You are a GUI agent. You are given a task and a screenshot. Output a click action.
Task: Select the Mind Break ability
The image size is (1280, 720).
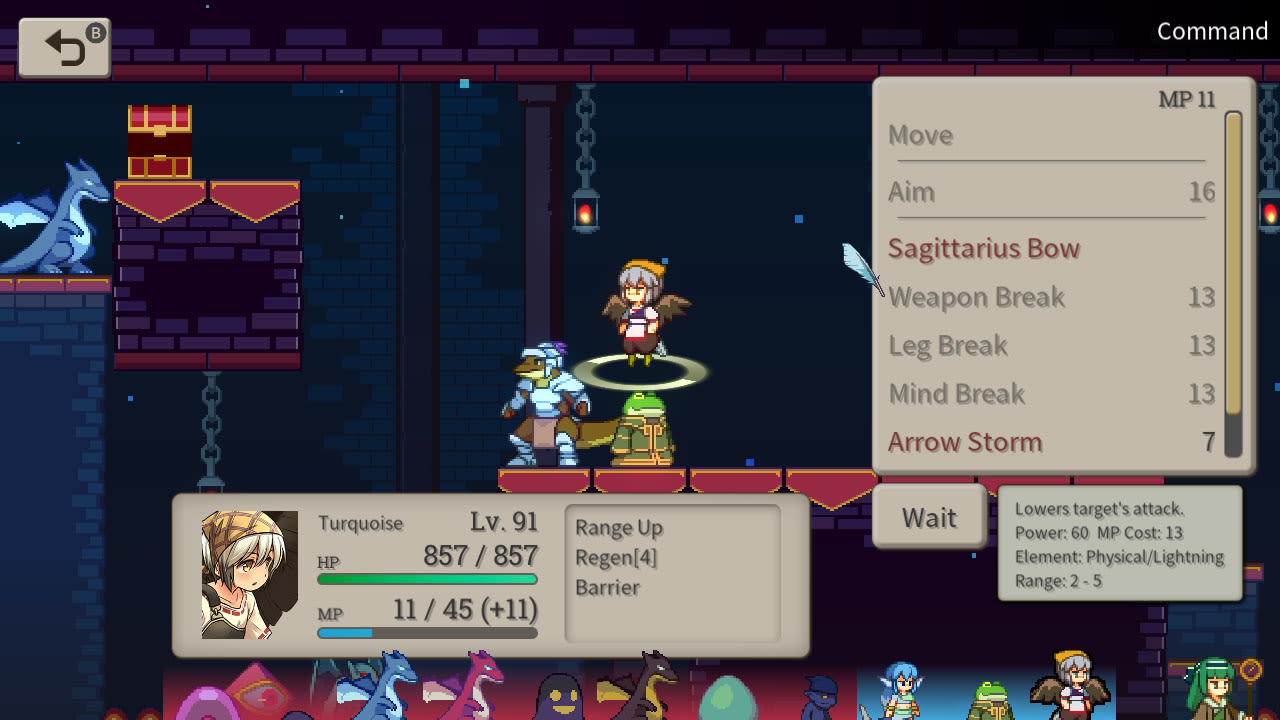pos(957,393)
